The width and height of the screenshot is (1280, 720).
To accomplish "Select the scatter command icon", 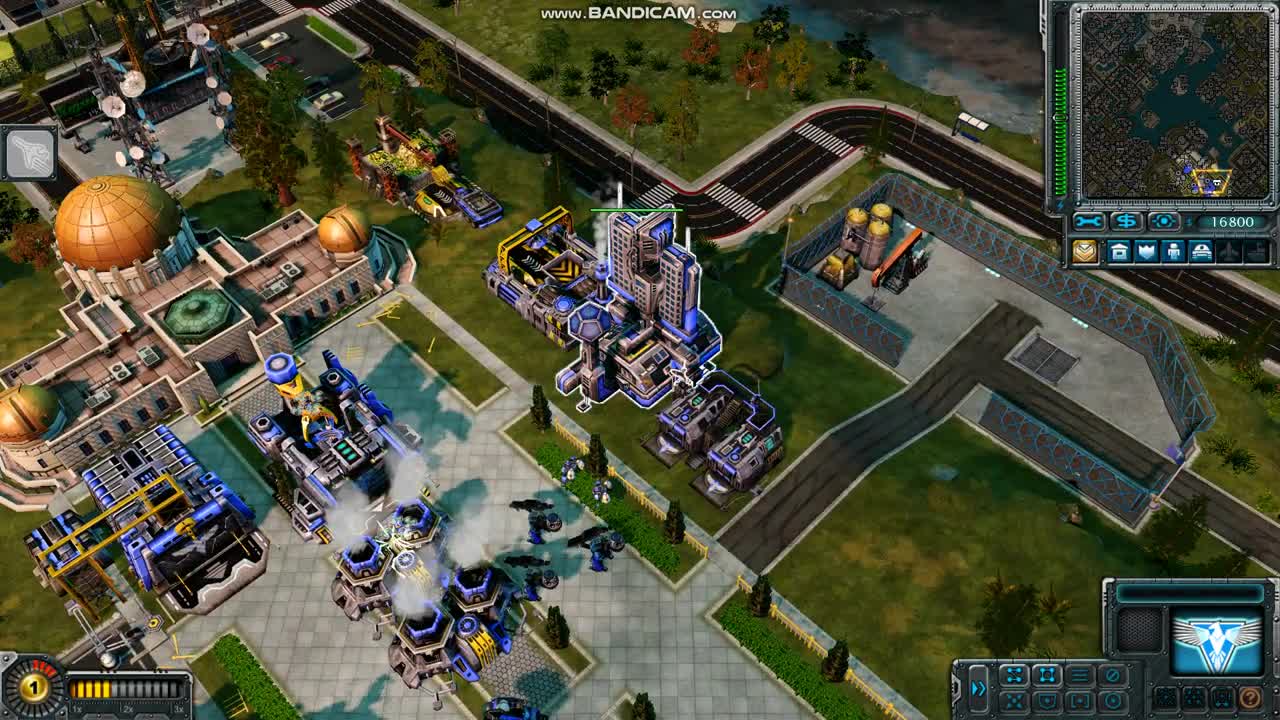I will point(1013,699).
